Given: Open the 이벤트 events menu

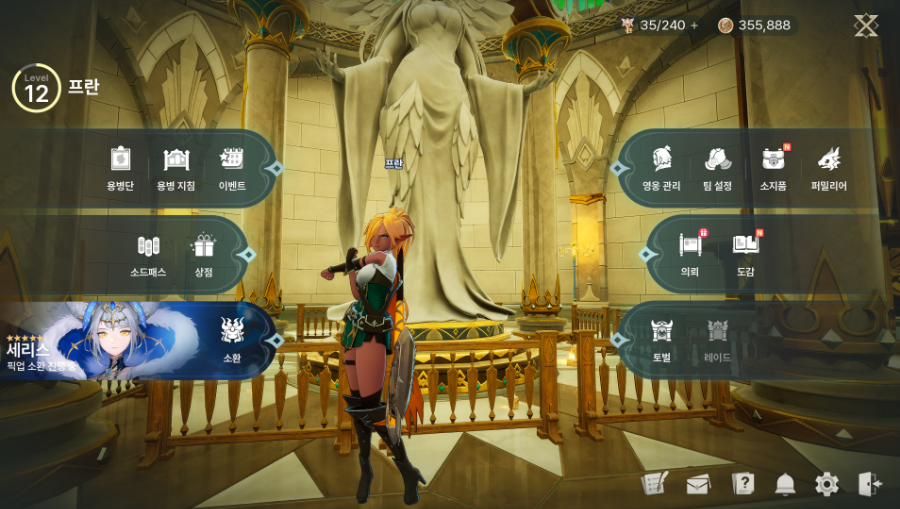Looking at the screenshot, I should click(x=232, y=167).
